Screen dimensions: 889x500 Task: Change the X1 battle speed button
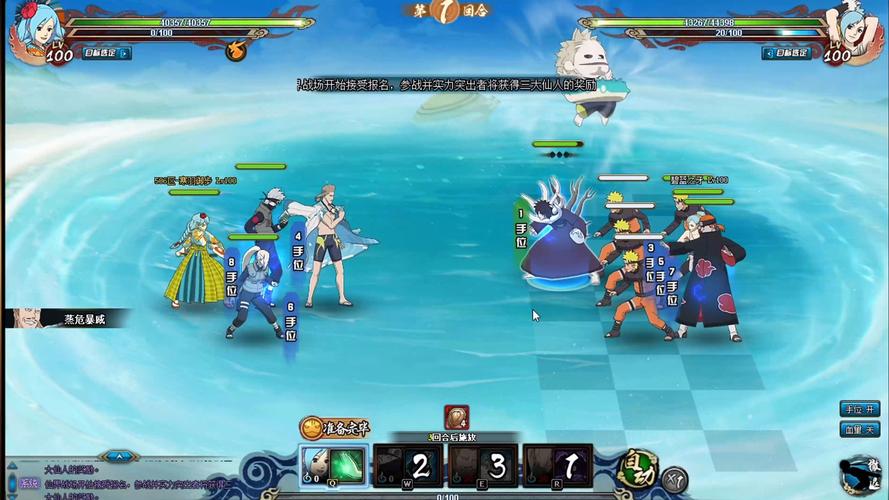[676, 479]
